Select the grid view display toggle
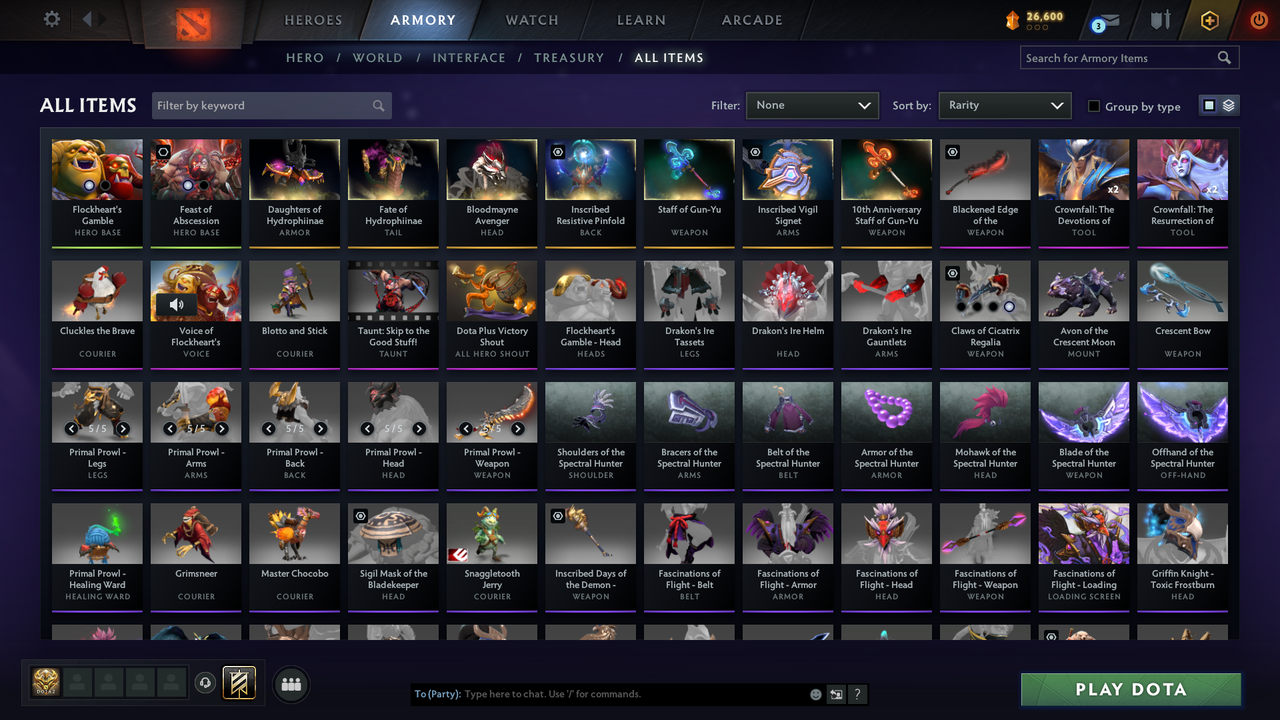This screenshot has width=1280, height=720. [x=1211, y=105]
